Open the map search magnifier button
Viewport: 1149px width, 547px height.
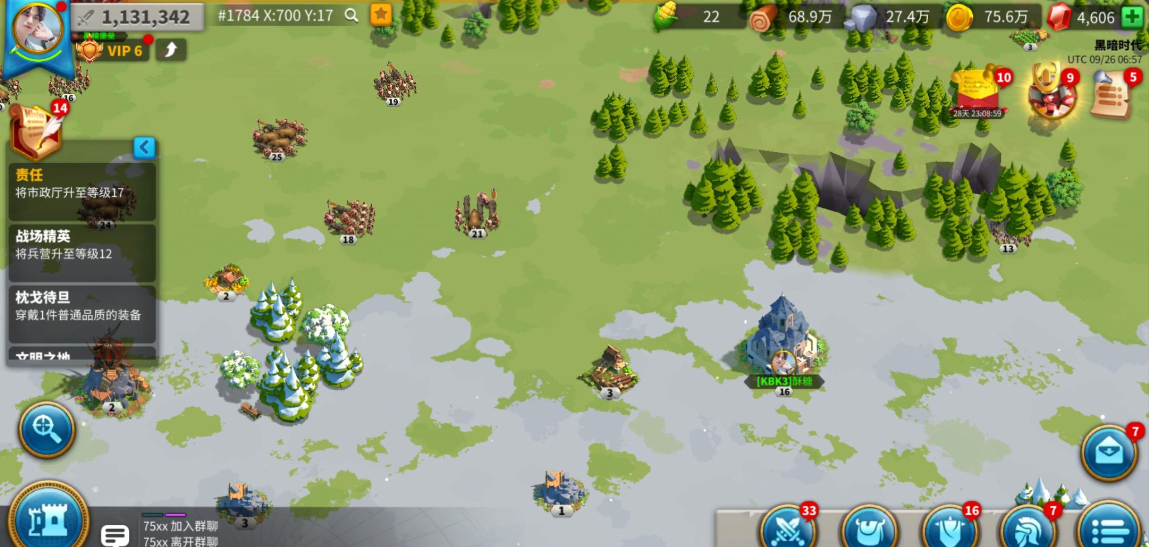(46, 429)
